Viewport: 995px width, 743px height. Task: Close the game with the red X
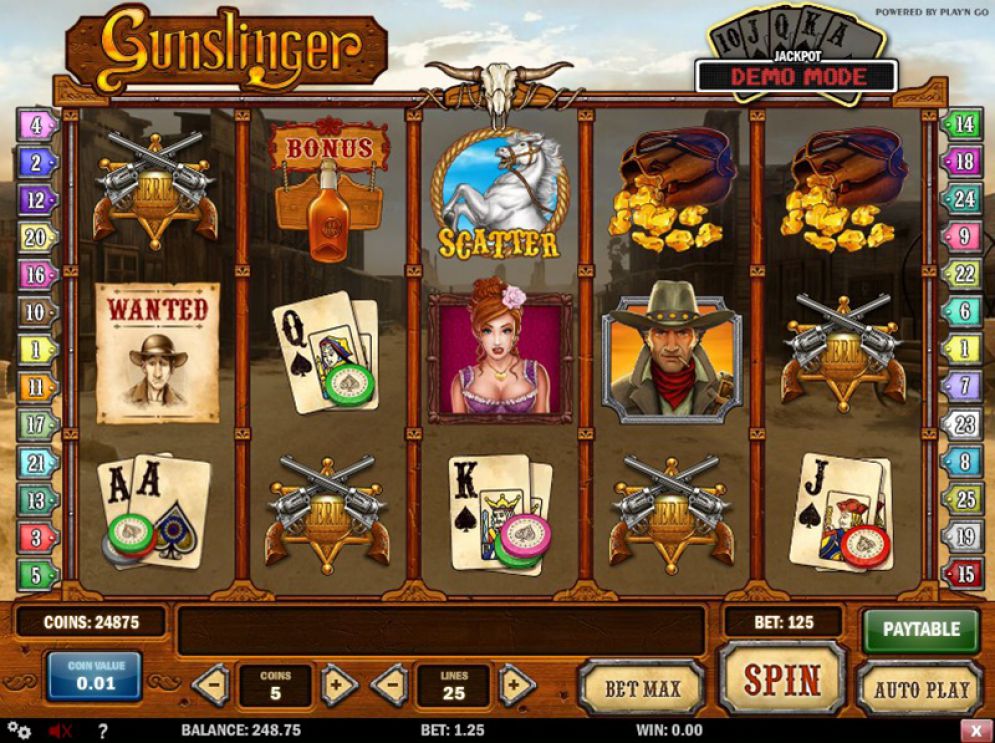tap(976, 731)
